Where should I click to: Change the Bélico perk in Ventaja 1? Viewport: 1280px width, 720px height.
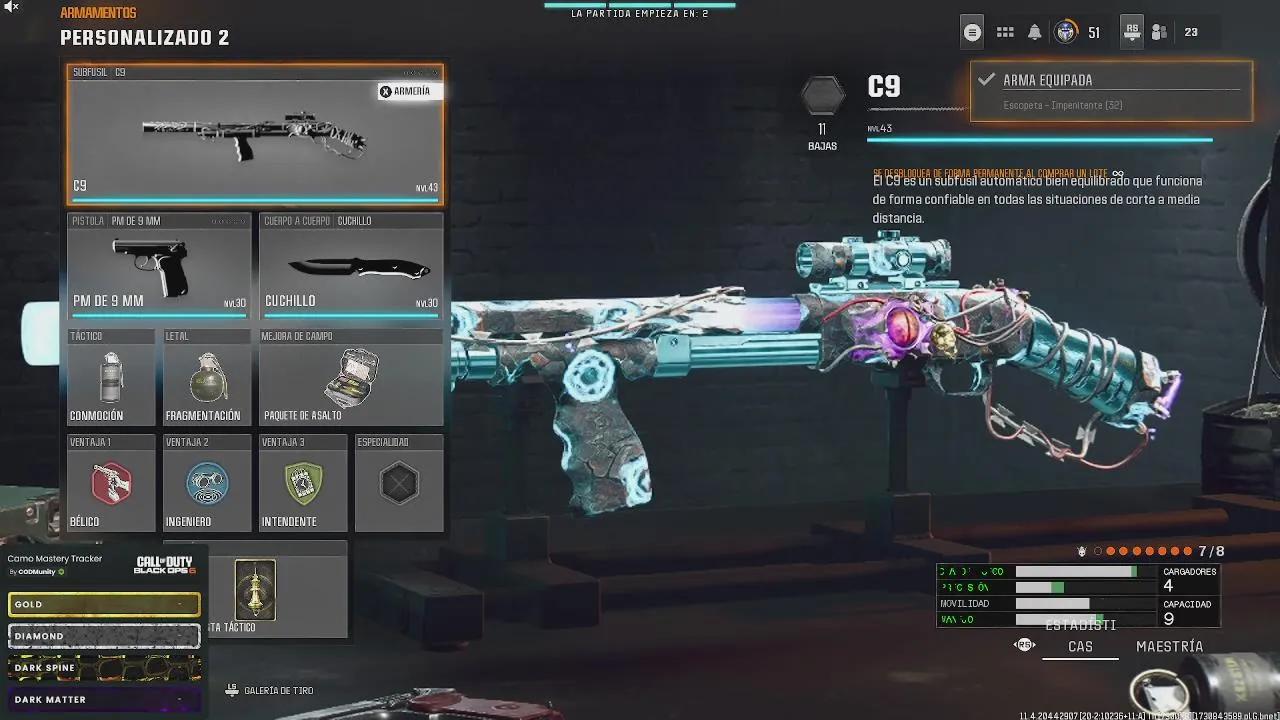tap(111, 485)
